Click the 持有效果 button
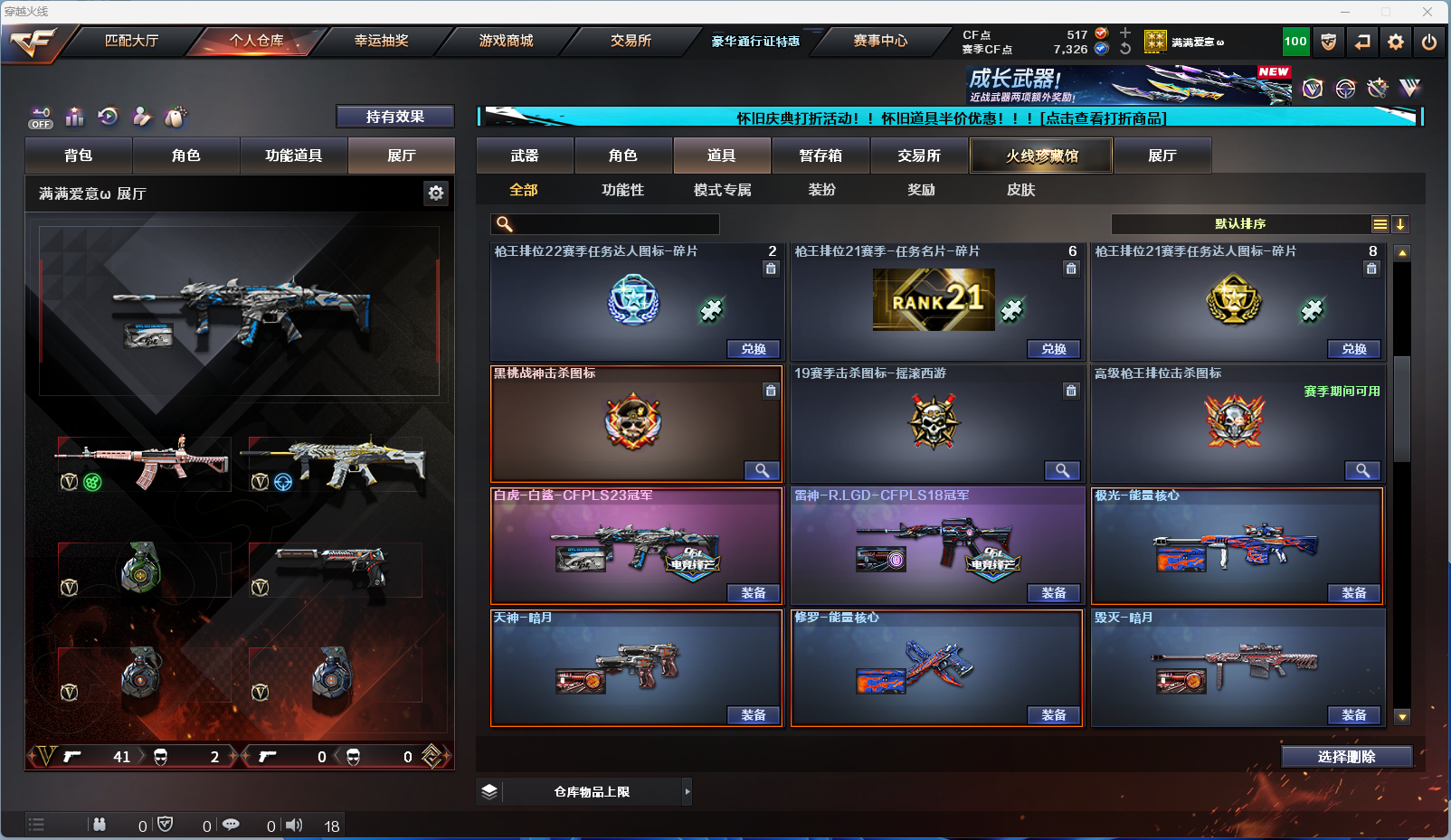 pyautogui.click(x=394, y=117)
